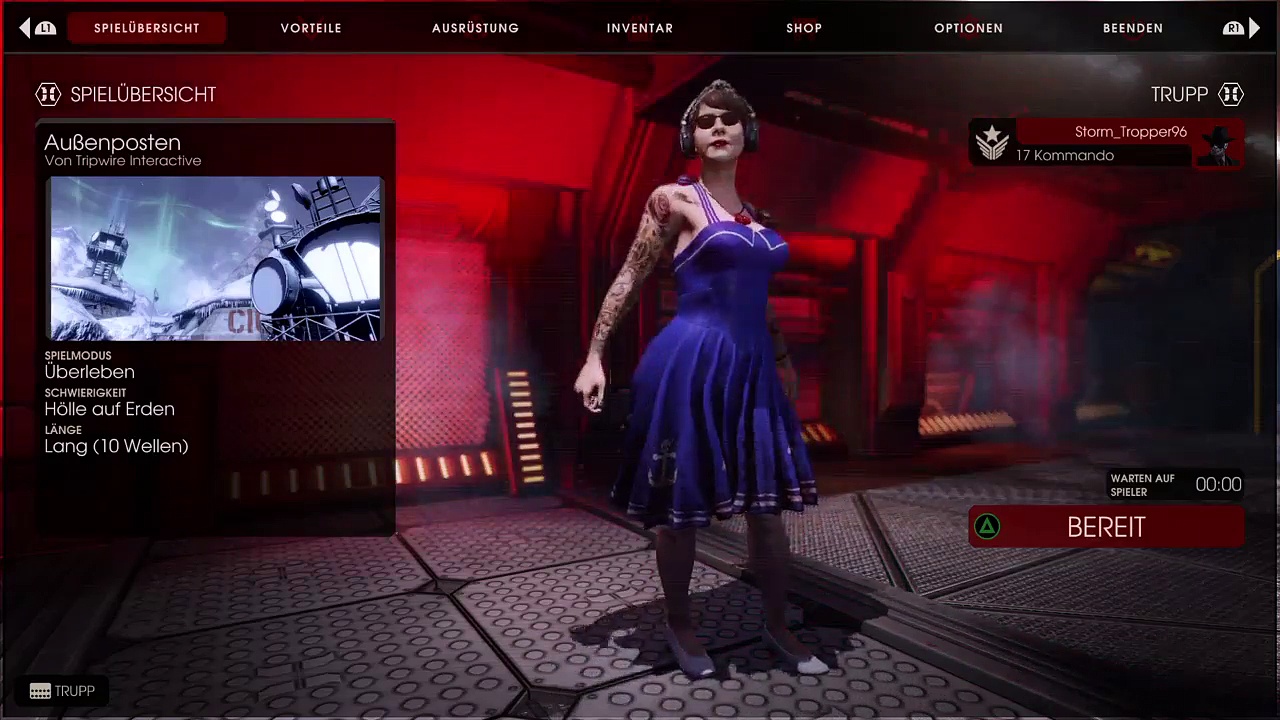Go to the Ausrüstung tab
The width and height of the screenshot is (1280, 720).
tap(475, 28)
